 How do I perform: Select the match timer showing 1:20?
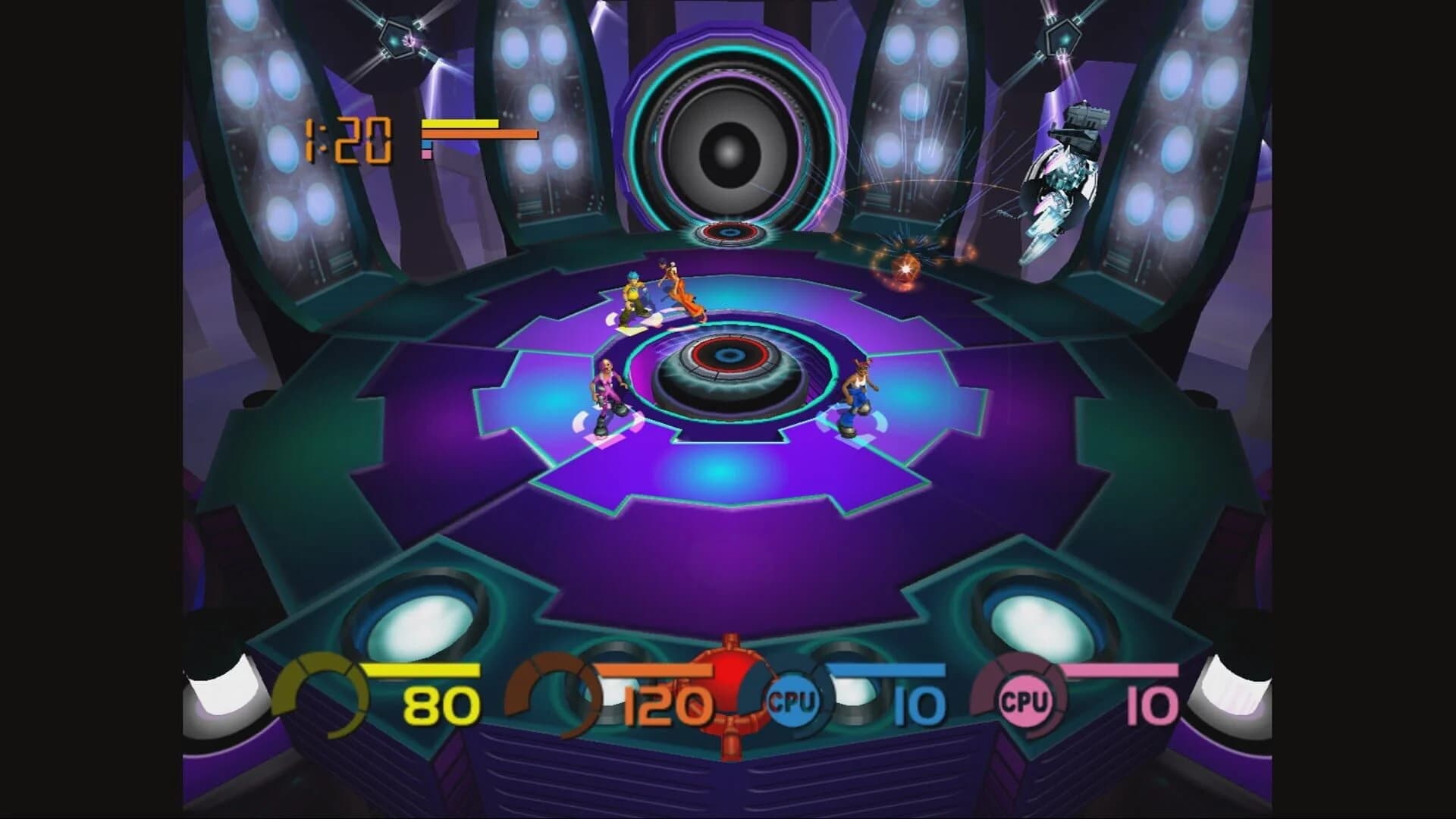tap(347, 140)
